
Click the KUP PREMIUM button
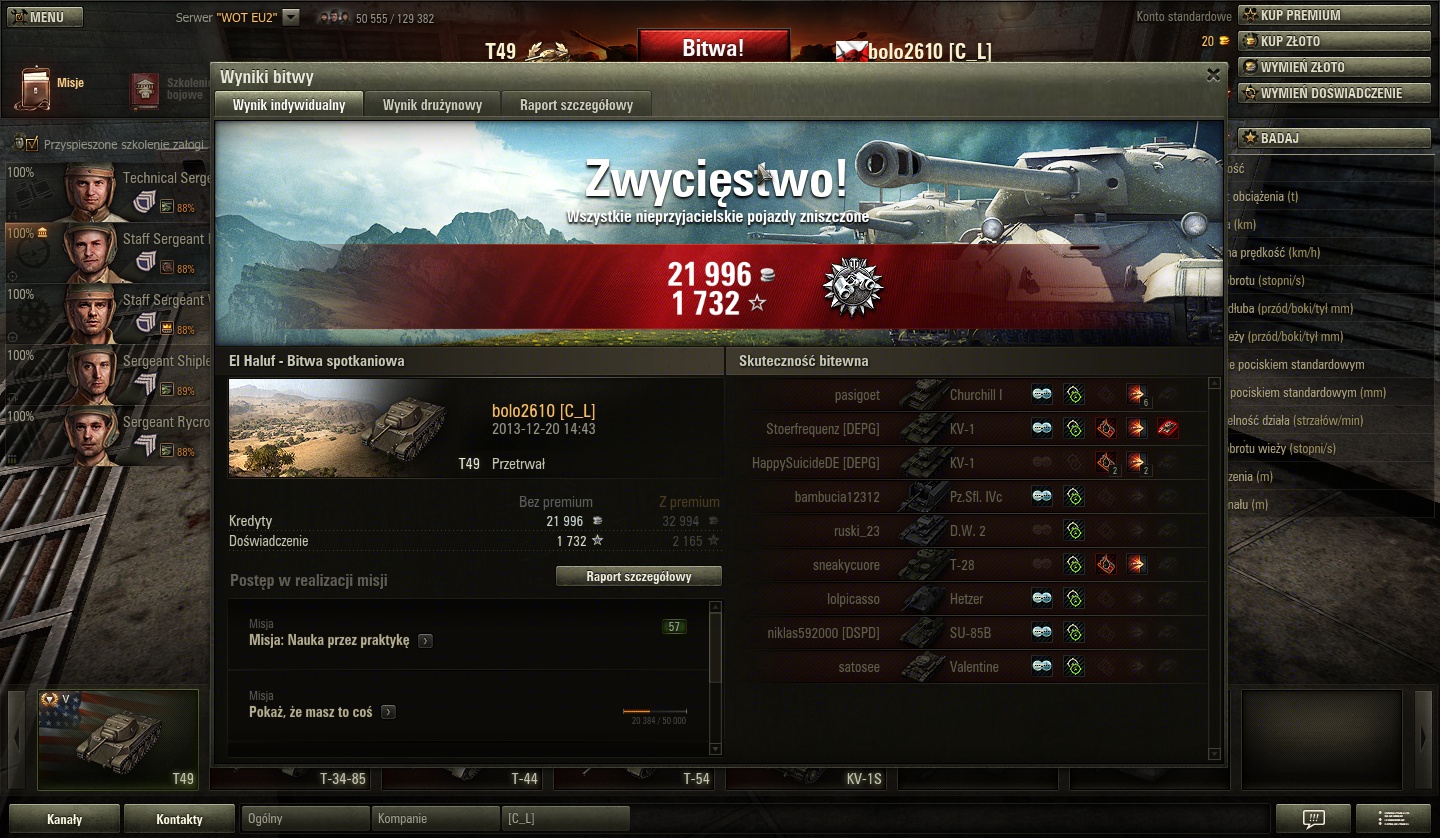pyautogui.click(x=1334, y=15)
